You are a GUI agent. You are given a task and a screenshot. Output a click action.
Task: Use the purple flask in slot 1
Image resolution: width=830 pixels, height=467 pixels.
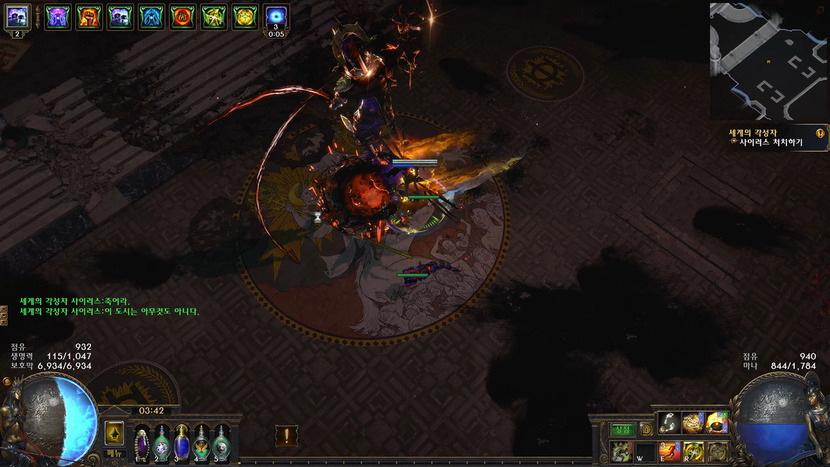(x=142, y=441)
